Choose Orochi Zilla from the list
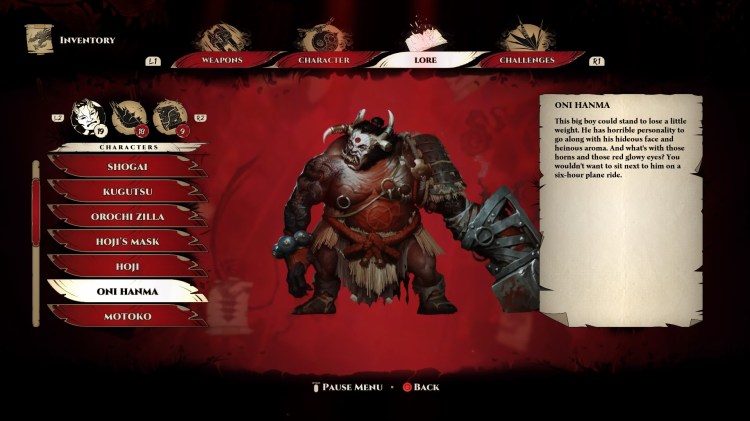The width and height of the screenshot is (750, 421). coord(127,216)
